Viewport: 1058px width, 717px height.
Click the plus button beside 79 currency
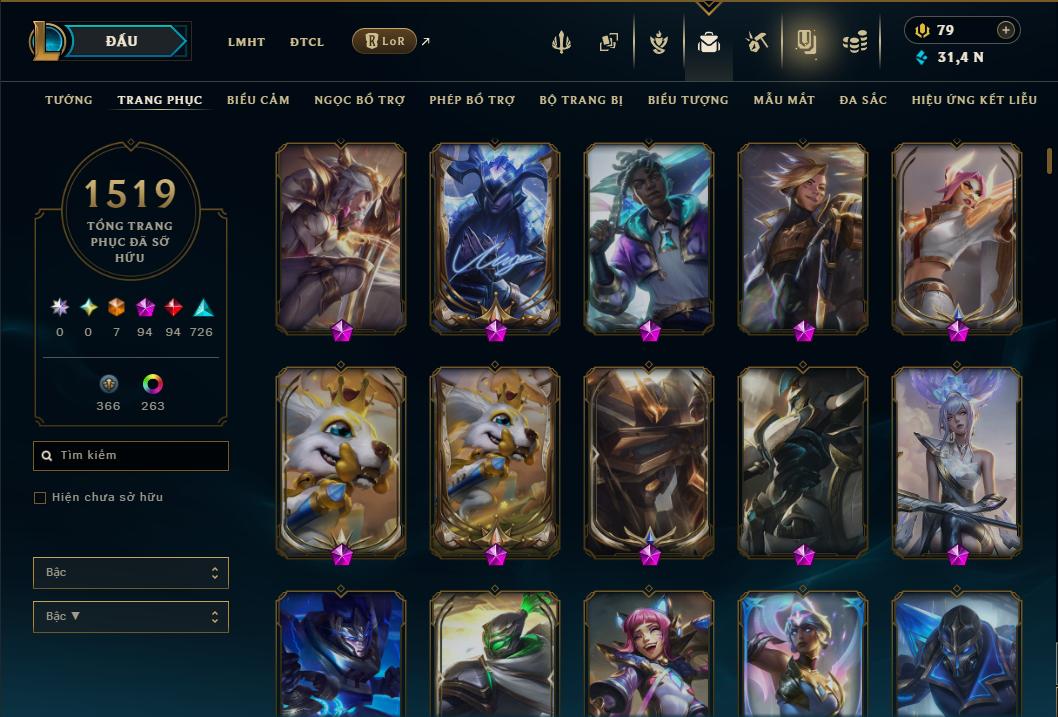[x=1006, y=30]
